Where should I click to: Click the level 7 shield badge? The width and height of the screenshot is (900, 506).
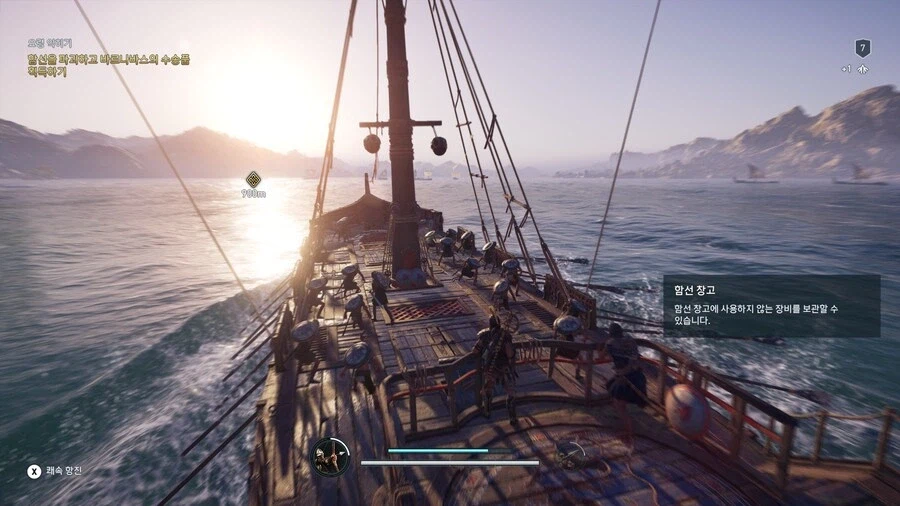point(862,48)
